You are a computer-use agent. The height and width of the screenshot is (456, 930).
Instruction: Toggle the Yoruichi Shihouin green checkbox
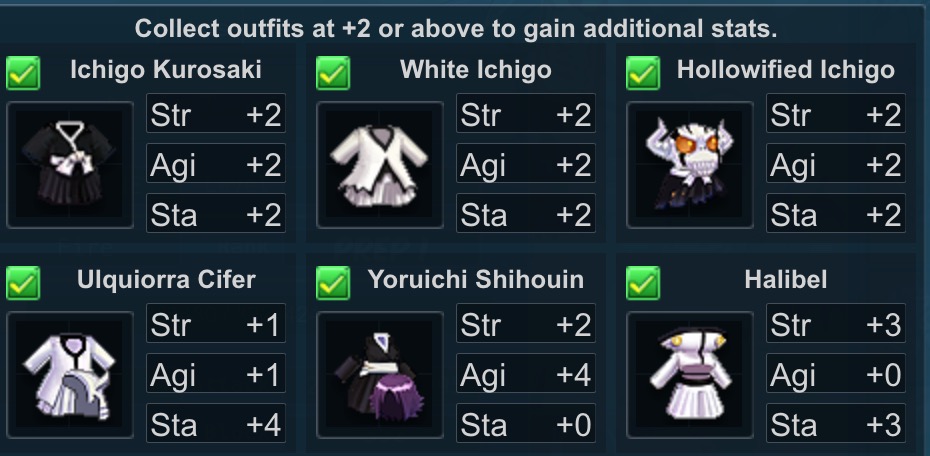[x=333, y=283]
